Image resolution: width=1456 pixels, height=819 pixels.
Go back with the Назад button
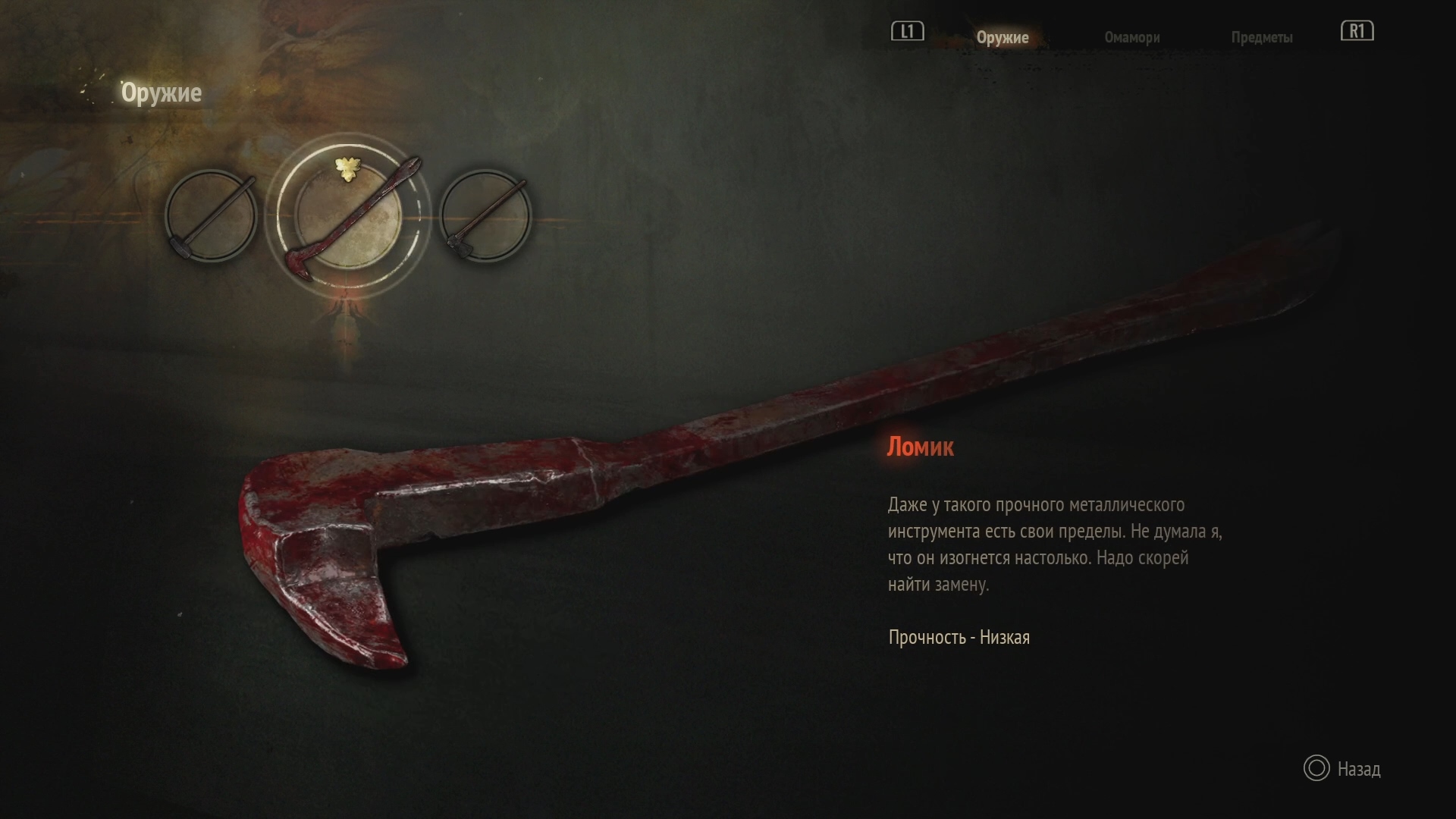(1342, 769)
